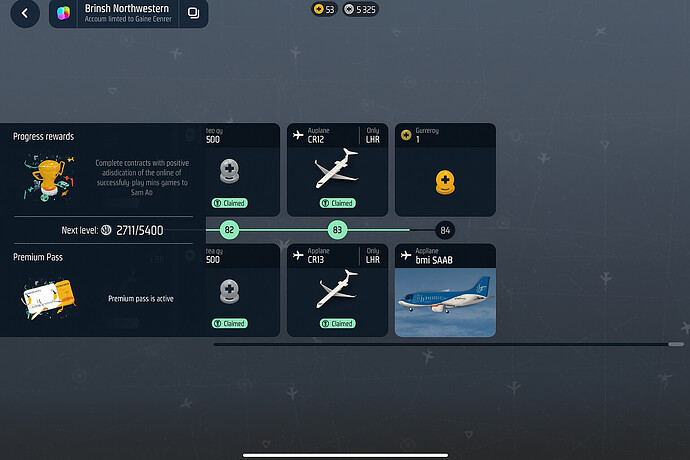The image size is (690, 460).
Task: Open the airline profile logo icon
Action: pos(66,14)
